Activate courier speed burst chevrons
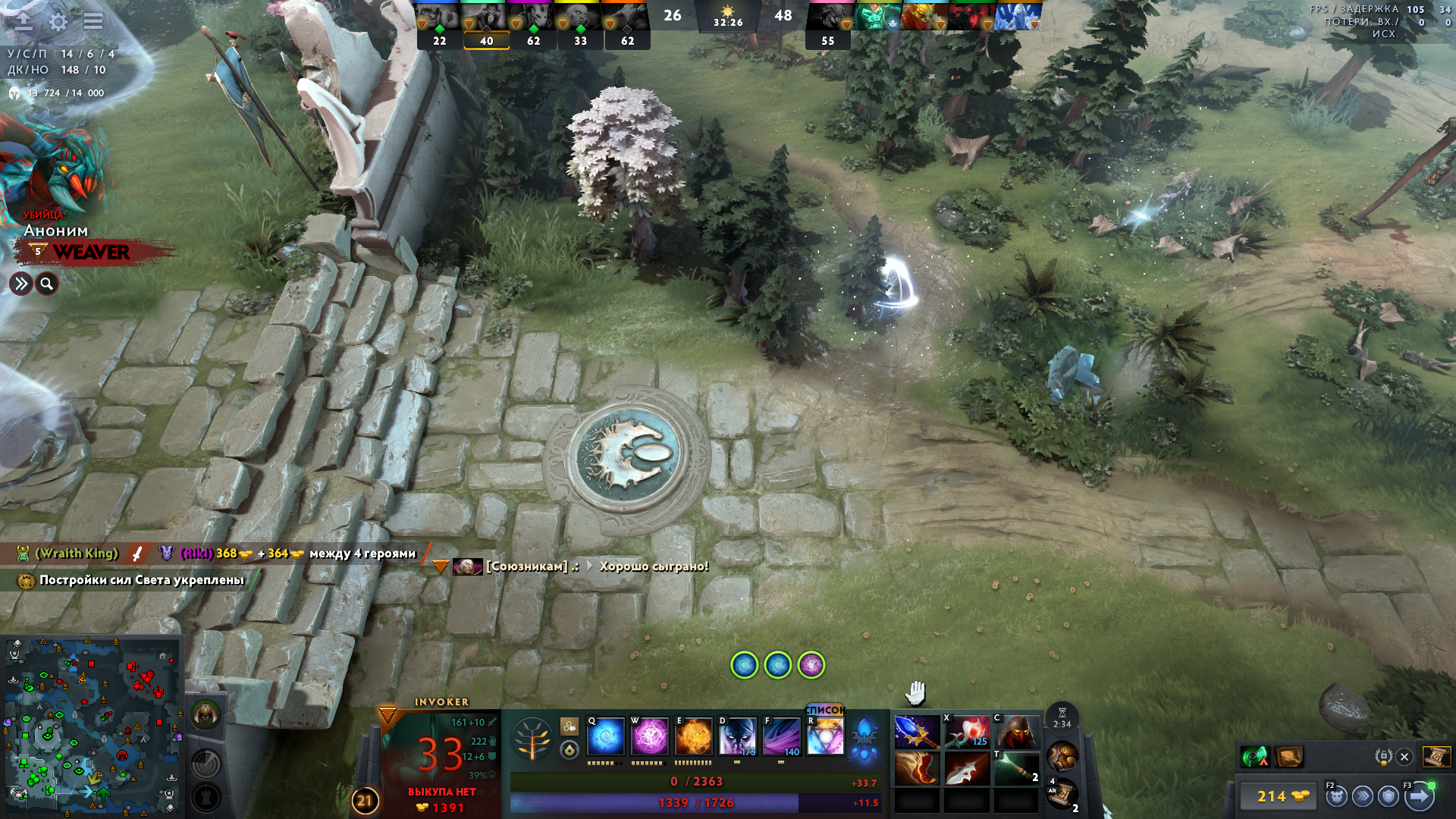This screenshot has width=1456, height=819. click(1363, 796)
